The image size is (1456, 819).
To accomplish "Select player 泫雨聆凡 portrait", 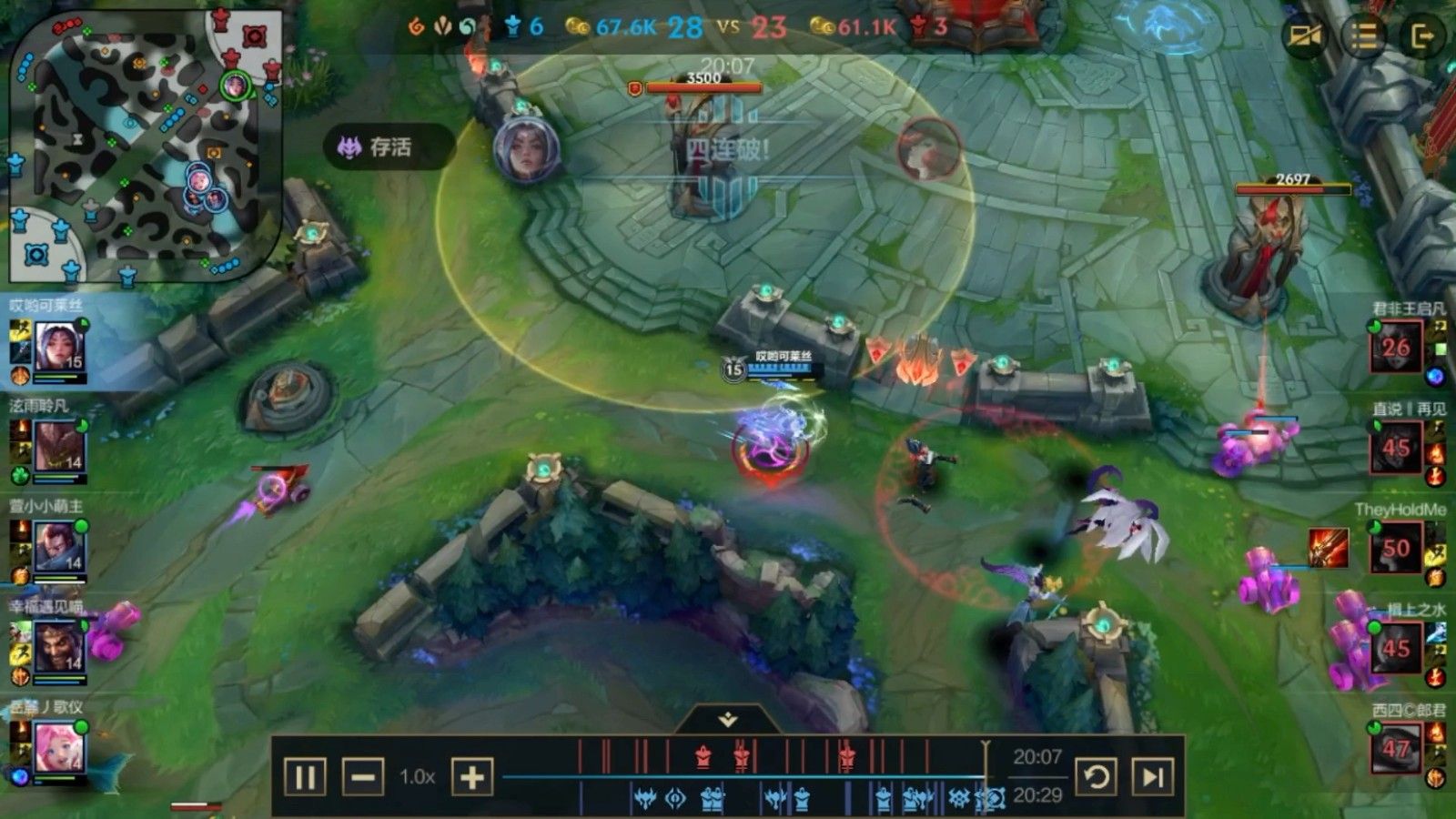I will point(60,447).
